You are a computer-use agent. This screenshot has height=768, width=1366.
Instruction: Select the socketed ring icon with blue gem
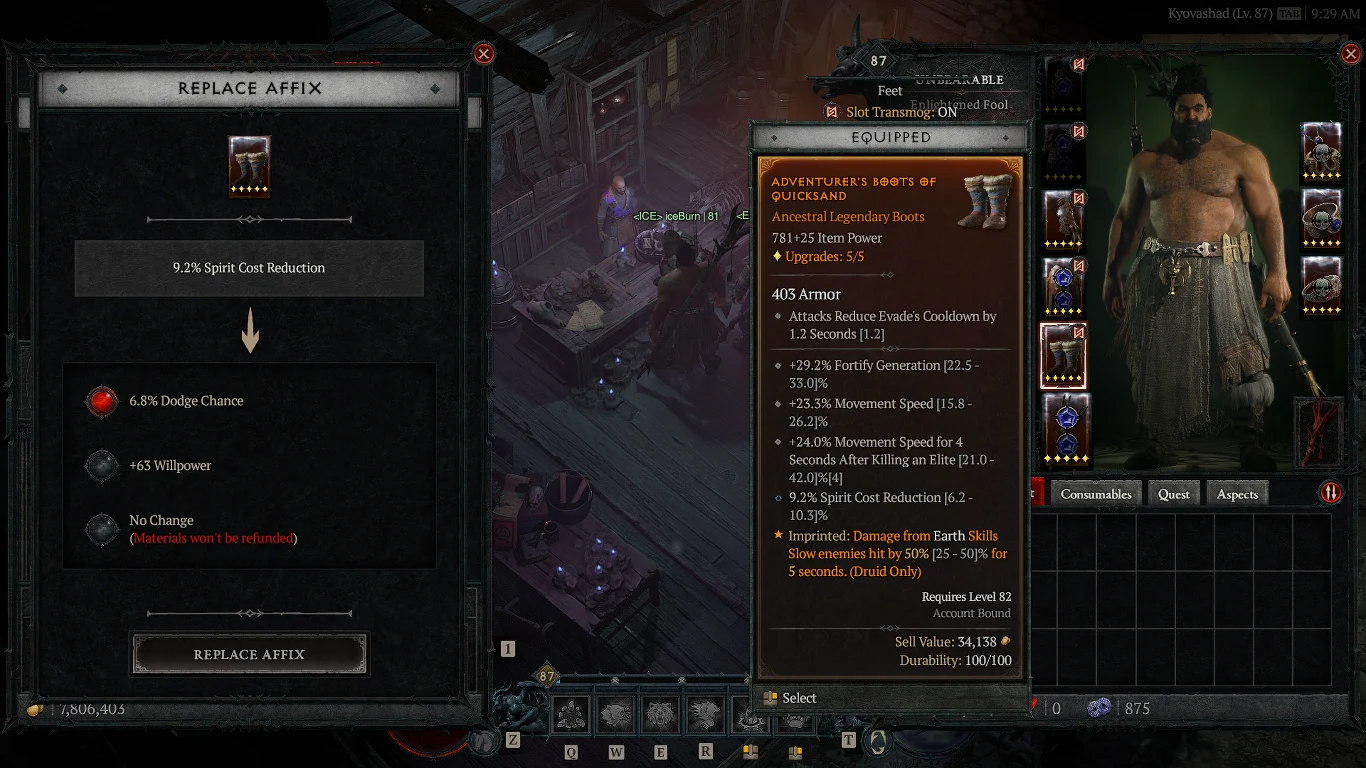pyautogui.click(x=1322, y=220)
